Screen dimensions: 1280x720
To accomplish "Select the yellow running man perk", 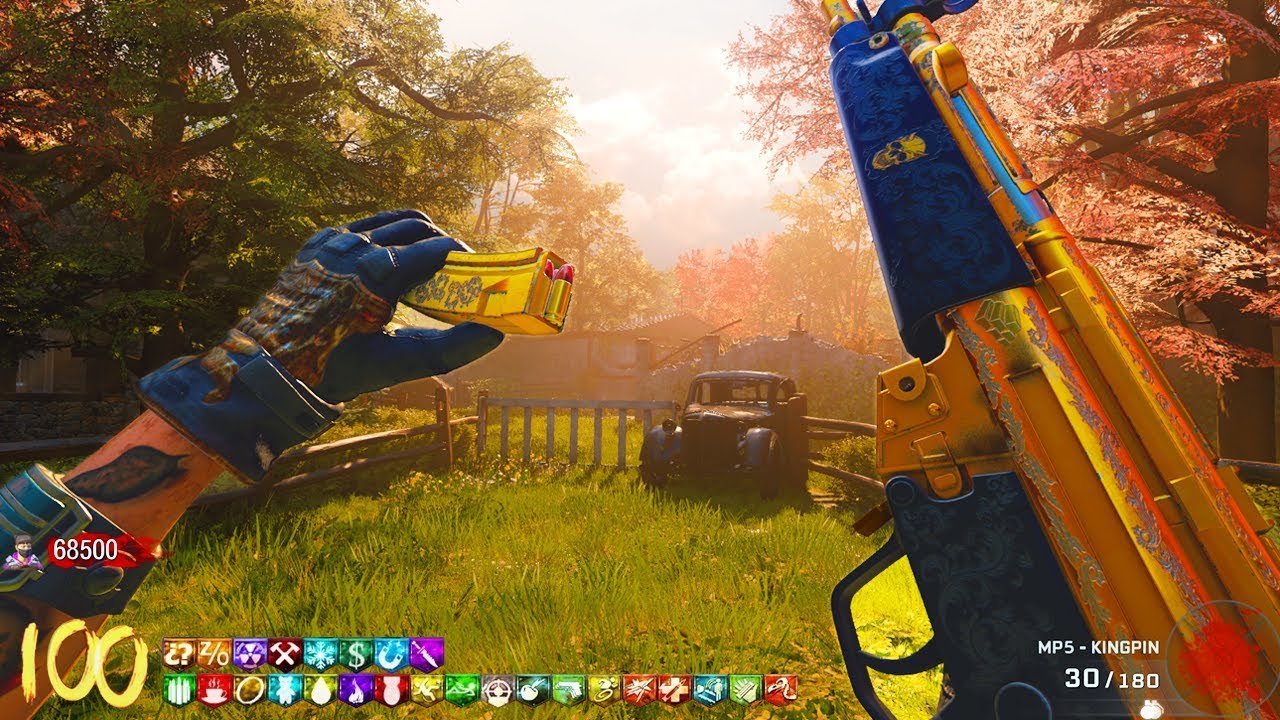I will (426, 689).
